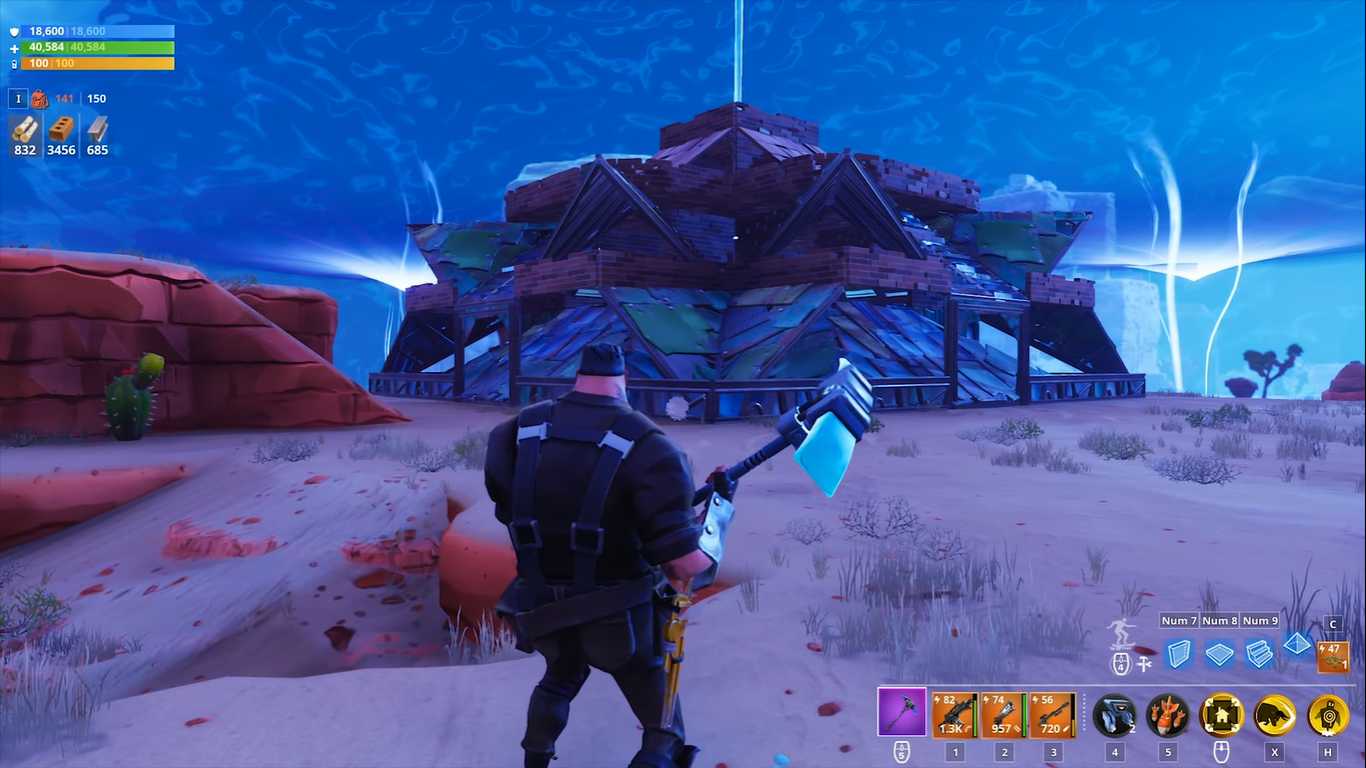1366x768 pixels.
Task: Activate the robot turret gadget
Action: [x=1114, y=715]
